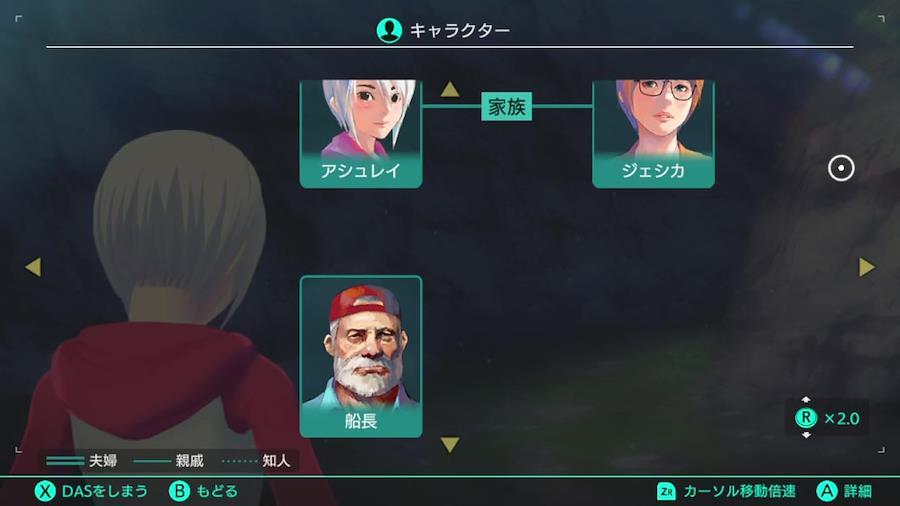Select the 家族 relationship label
Screen dimensions: 900x506
point(506,106)
